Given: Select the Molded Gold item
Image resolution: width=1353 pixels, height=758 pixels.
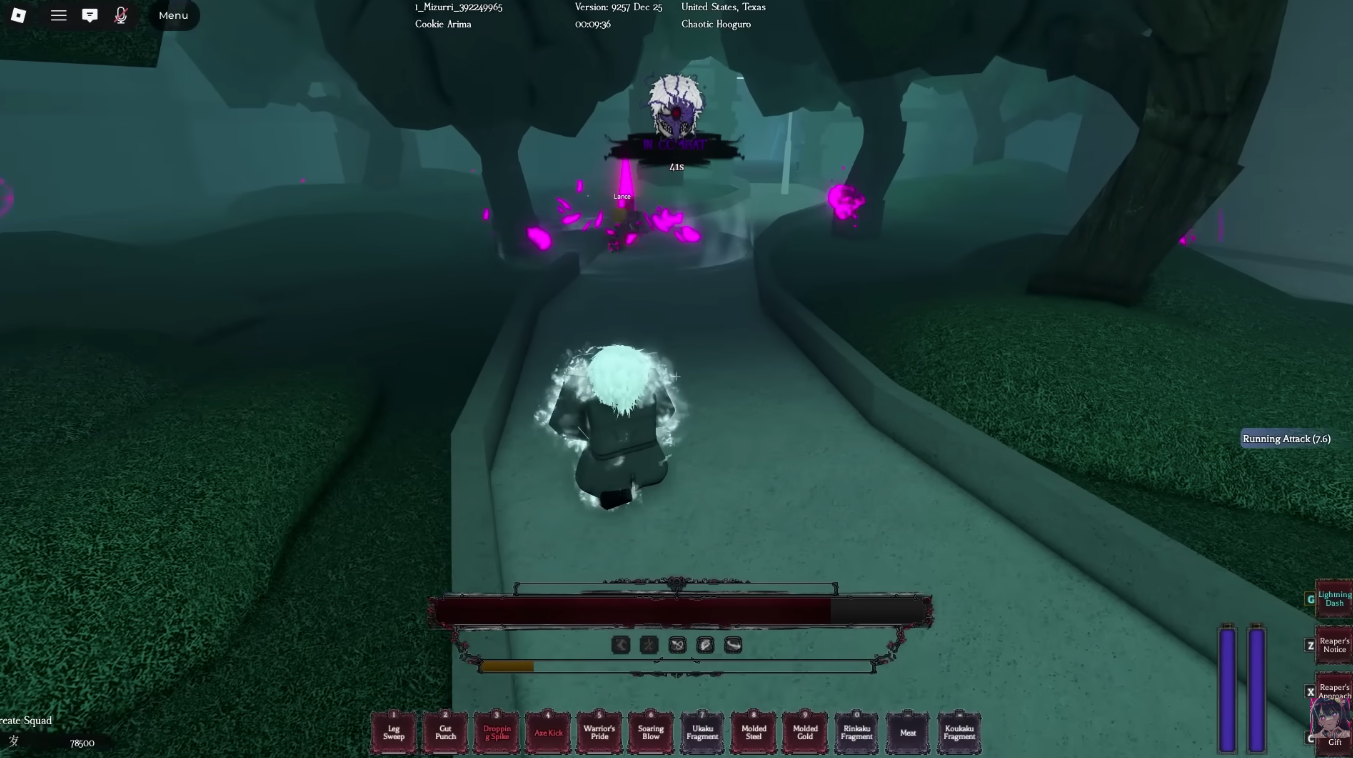Looking at the screenshot, I should coord(804,732).
